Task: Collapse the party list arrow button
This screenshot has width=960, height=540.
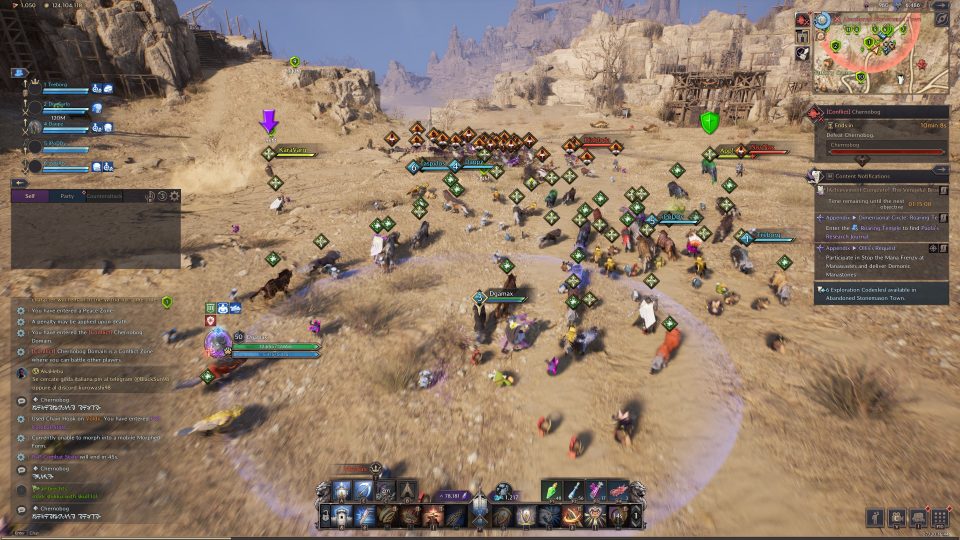Action: click(x=19, y=183)
